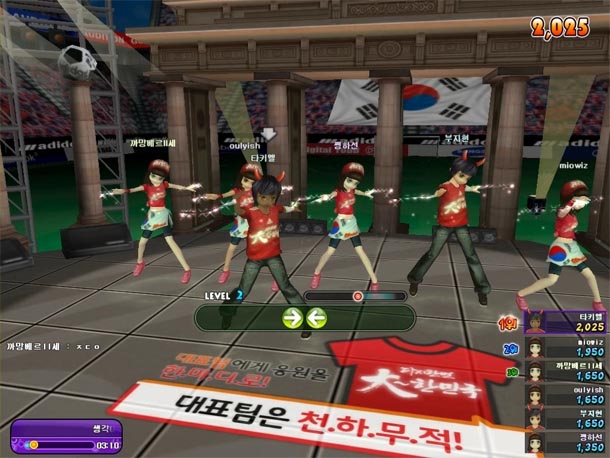Select miowiz's row on the scoreboard
This screenshot has height=458, width=610.
[x=565, y=347]
